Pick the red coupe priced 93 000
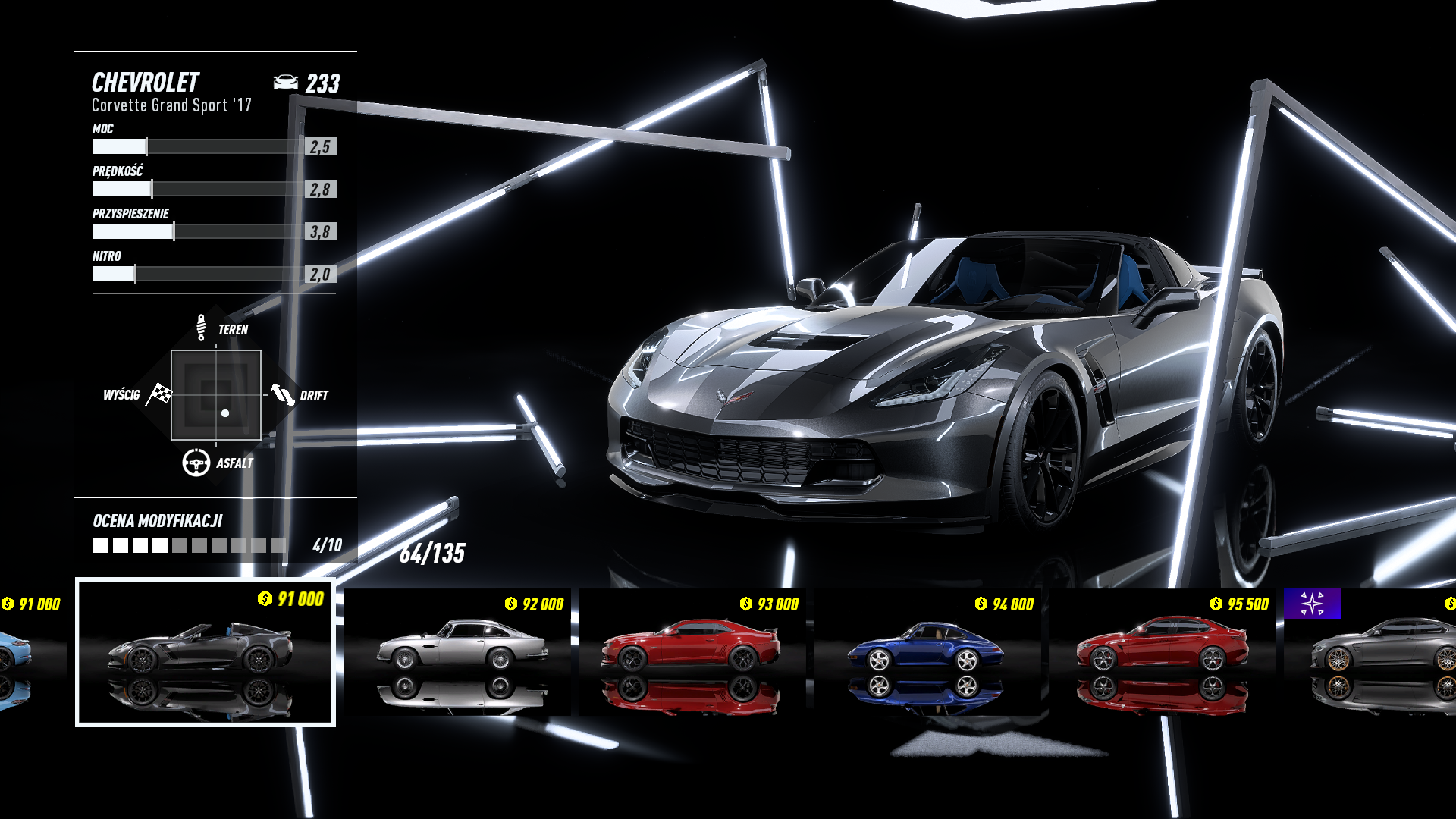The image size is (1456, 819). (x=692, y=652)
